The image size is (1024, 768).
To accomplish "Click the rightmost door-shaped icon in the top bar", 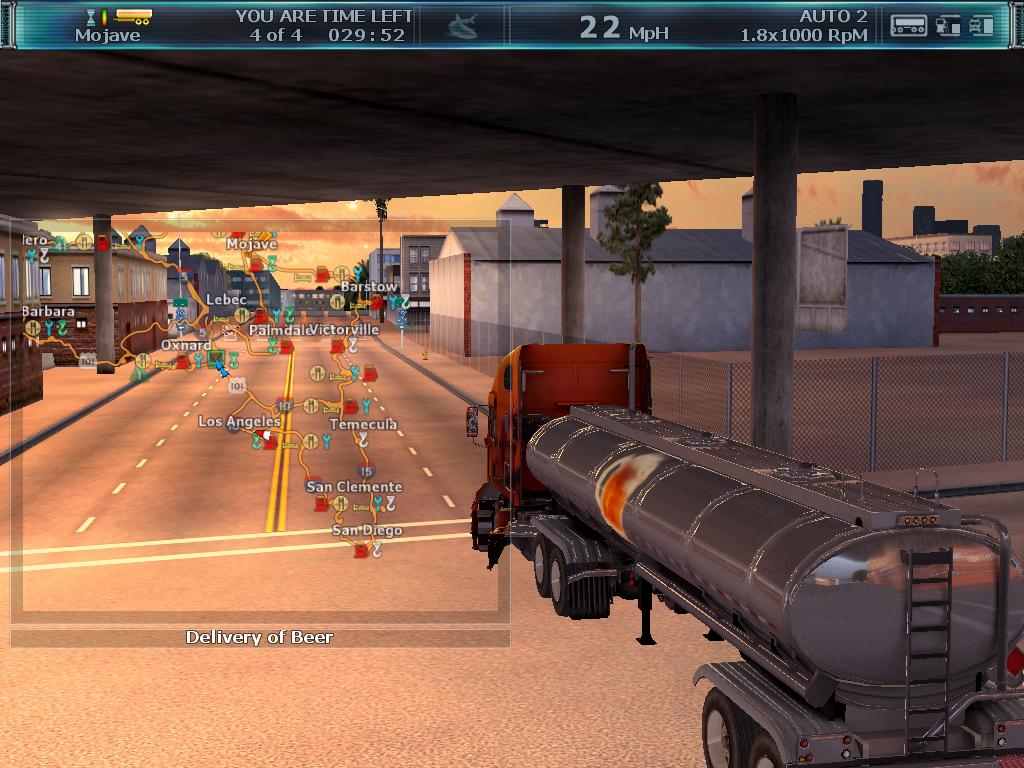I will point(981,25).
